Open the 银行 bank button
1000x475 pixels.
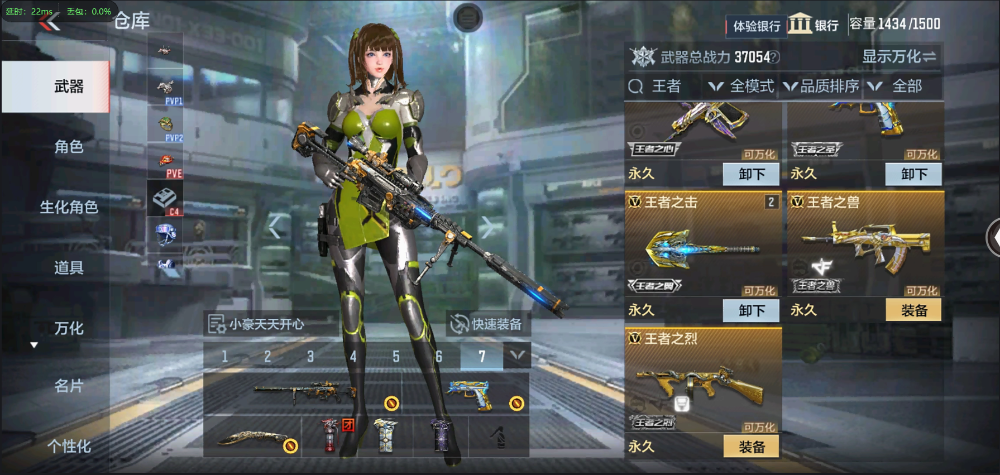813,25
